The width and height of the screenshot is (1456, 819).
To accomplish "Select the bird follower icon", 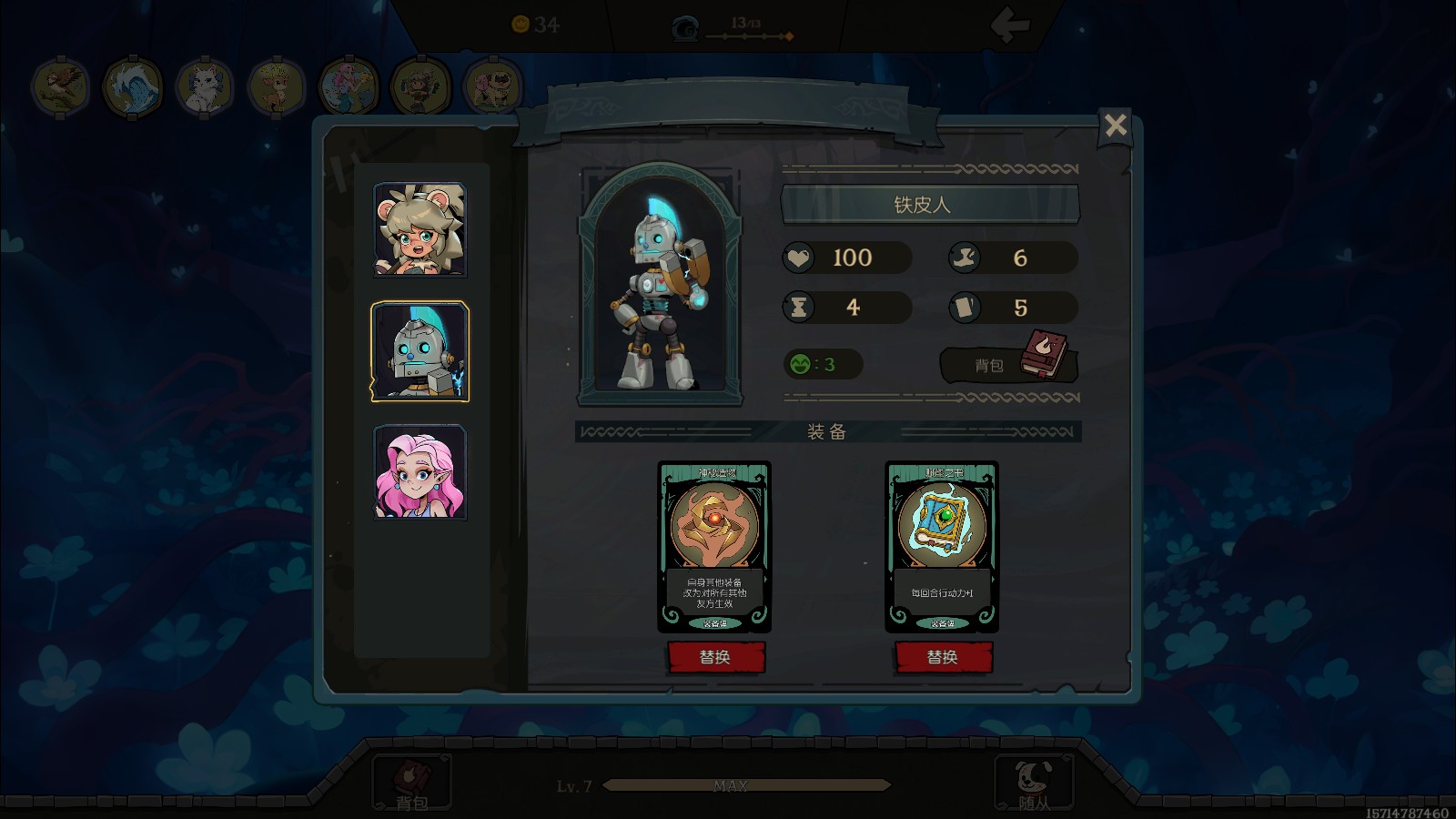I will coord(60,87).
